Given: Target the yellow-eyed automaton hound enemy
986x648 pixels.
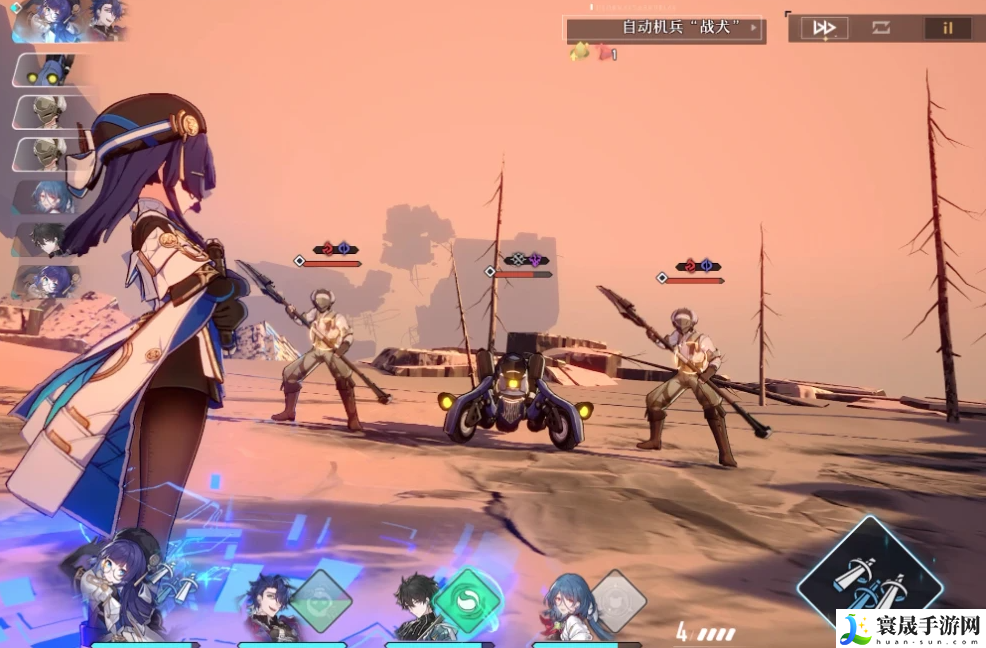Looking at the screenshot, I should click(x=512, y=399).
